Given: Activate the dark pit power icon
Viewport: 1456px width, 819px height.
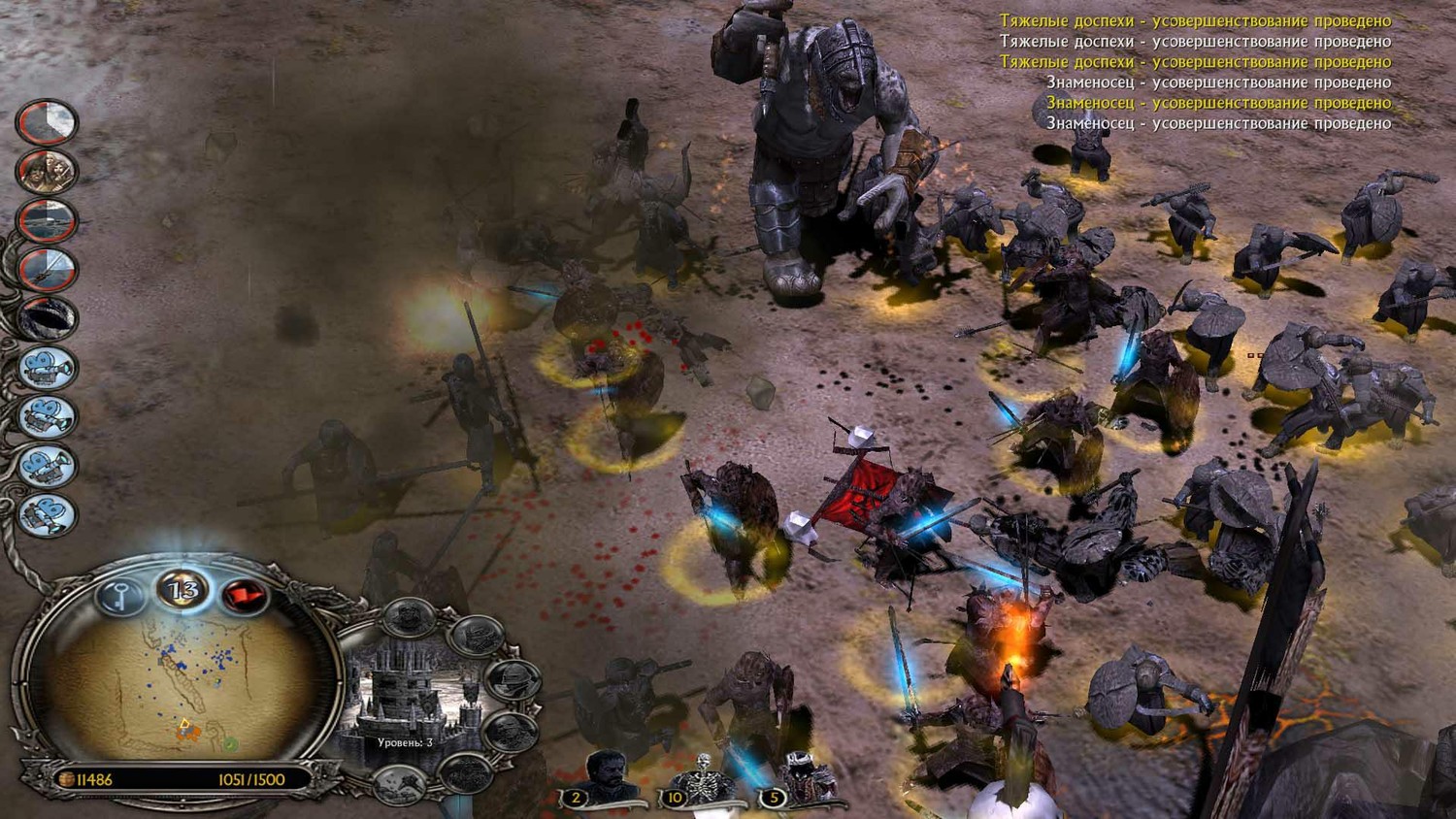Looking at the screenshot, I should tap(47, 317).
